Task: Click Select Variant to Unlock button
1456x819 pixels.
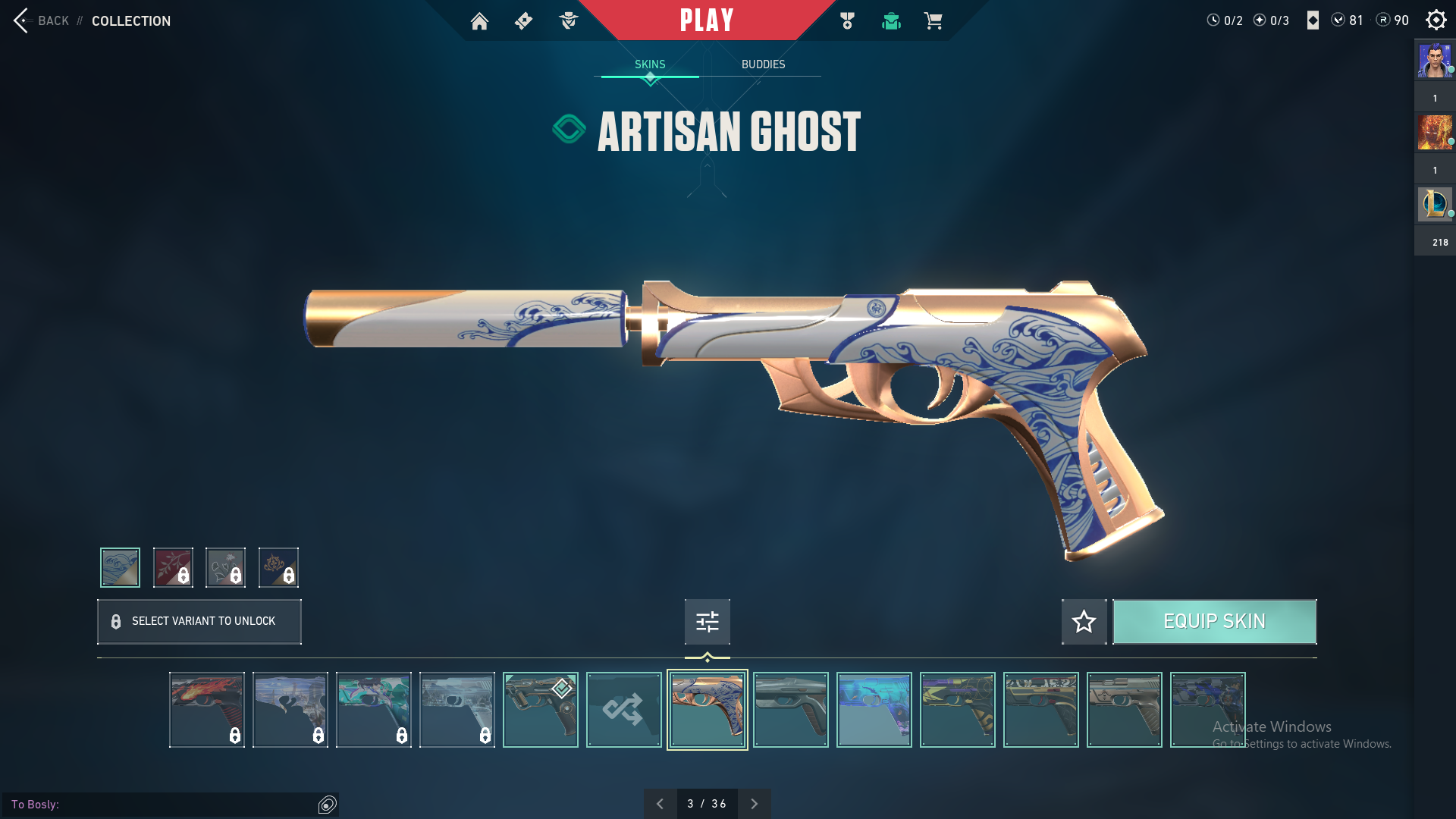Action: (x=199, y=622)
